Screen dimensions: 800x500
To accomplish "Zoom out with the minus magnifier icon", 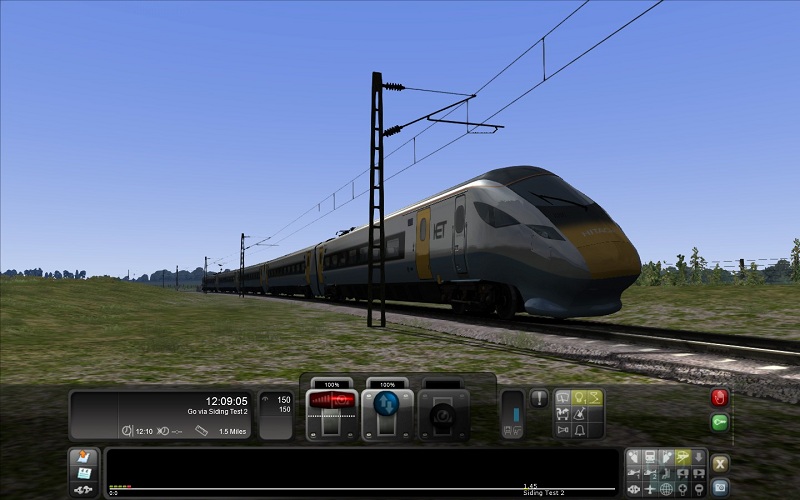I will coord(698,489).
